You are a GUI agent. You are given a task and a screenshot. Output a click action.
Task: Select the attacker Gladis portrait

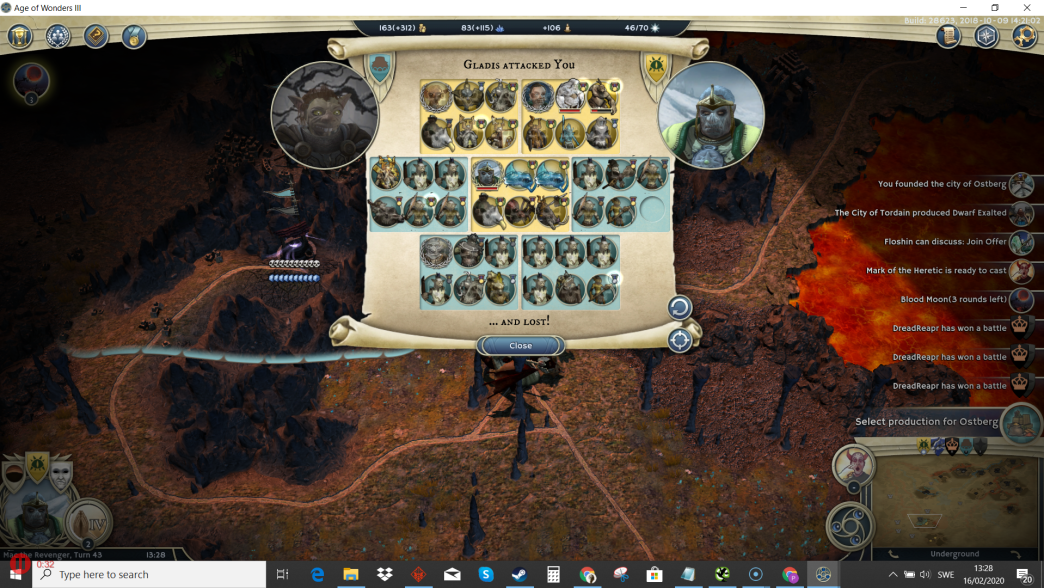pyautogui.click(x=325, y=115)
